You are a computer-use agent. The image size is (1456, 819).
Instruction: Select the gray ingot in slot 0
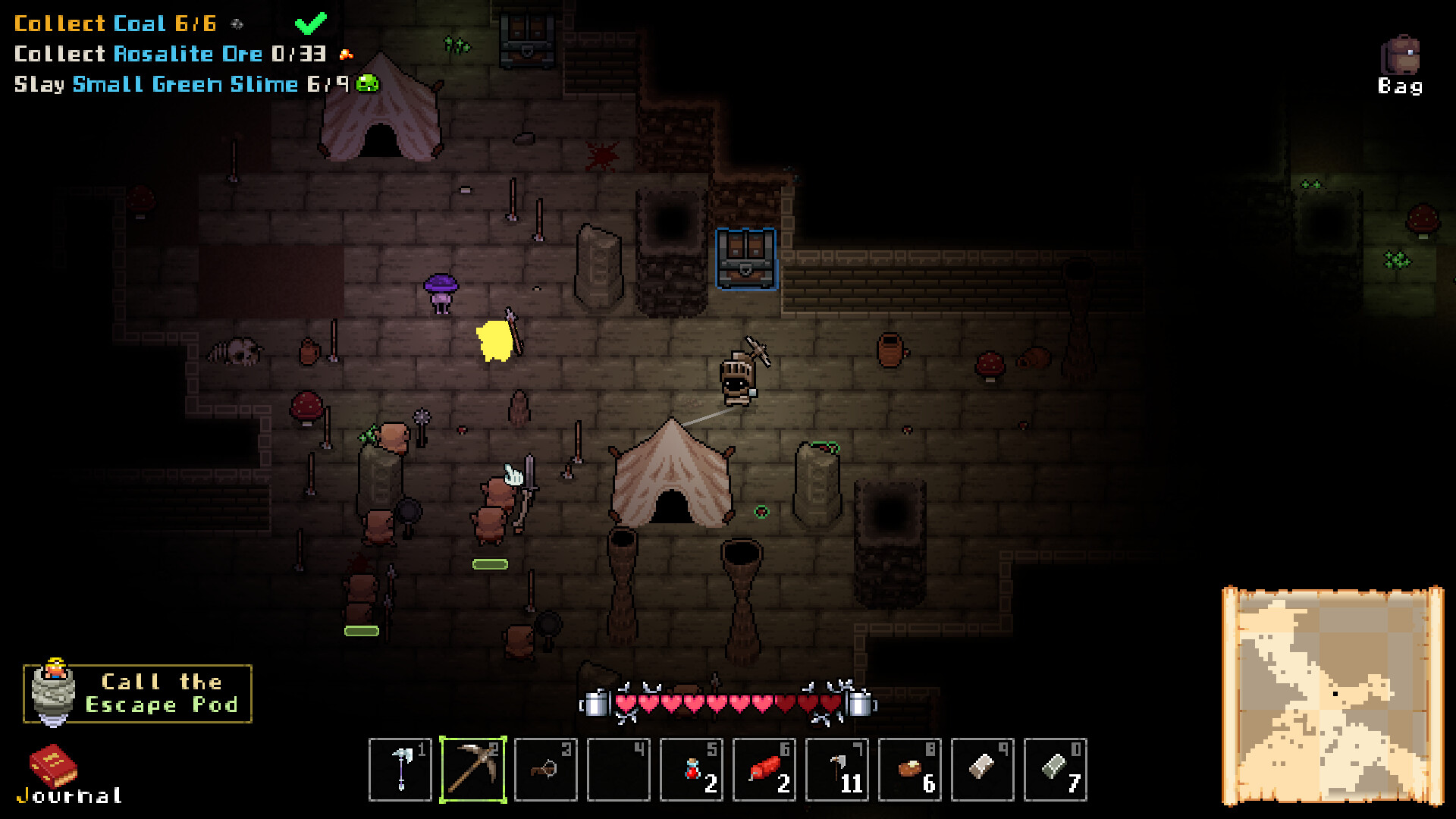point(1056,770)
